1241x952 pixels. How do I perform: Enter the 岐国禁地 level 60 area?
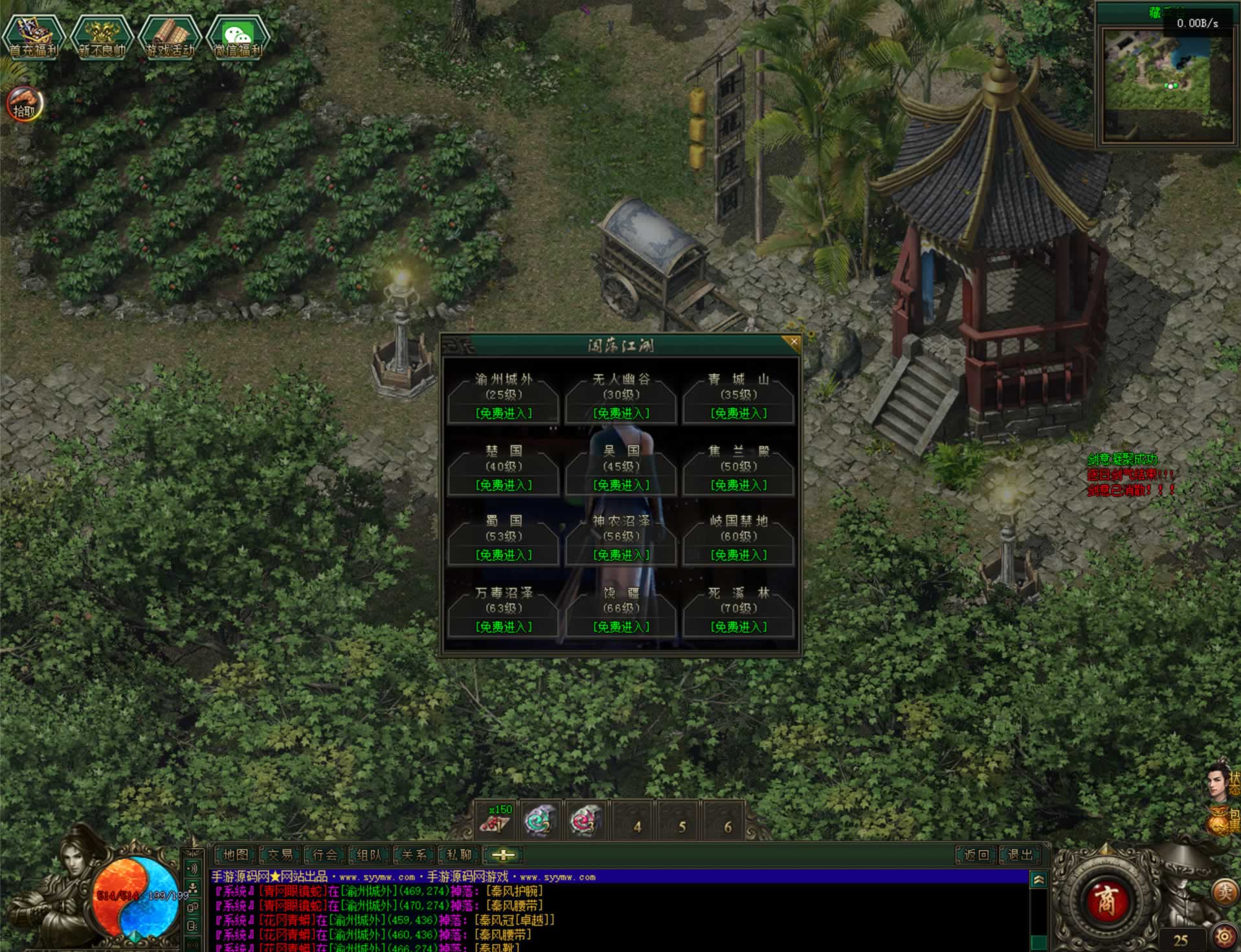point(739,555)
